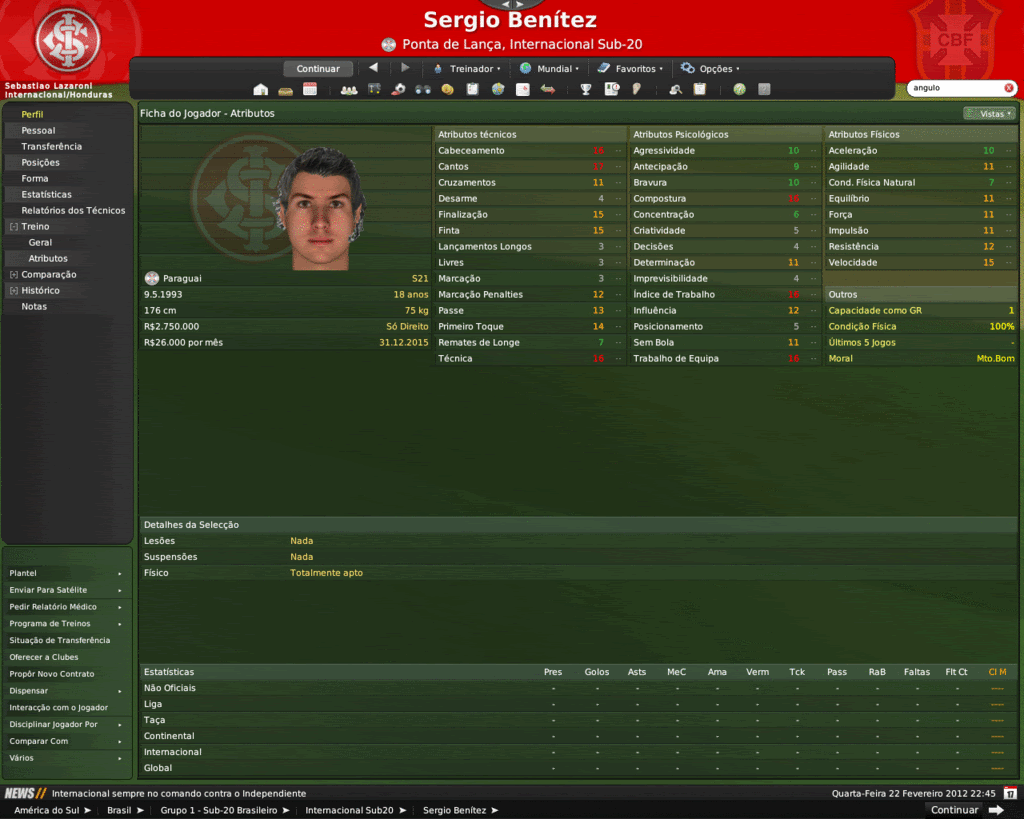Expand the Comparação tree item
The width and height of the screenshot is (1024, 819).
(x=13, y=275)
